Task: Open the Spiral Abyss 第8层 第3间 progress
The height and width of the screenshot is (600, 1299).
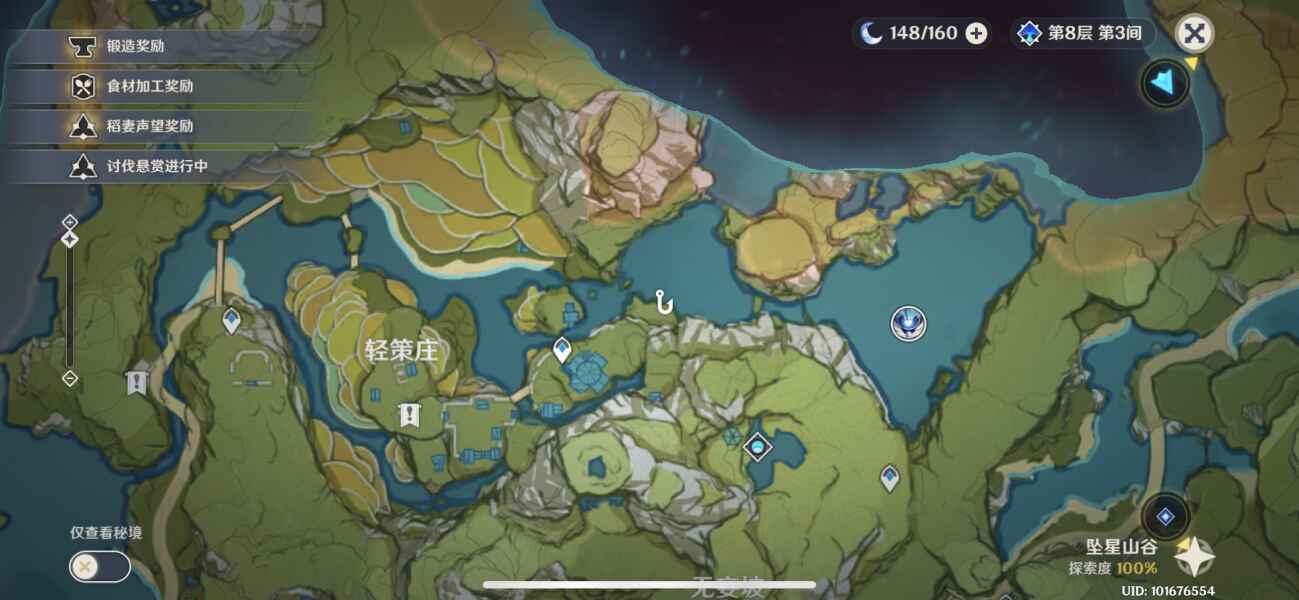Action: point(1082,33)
